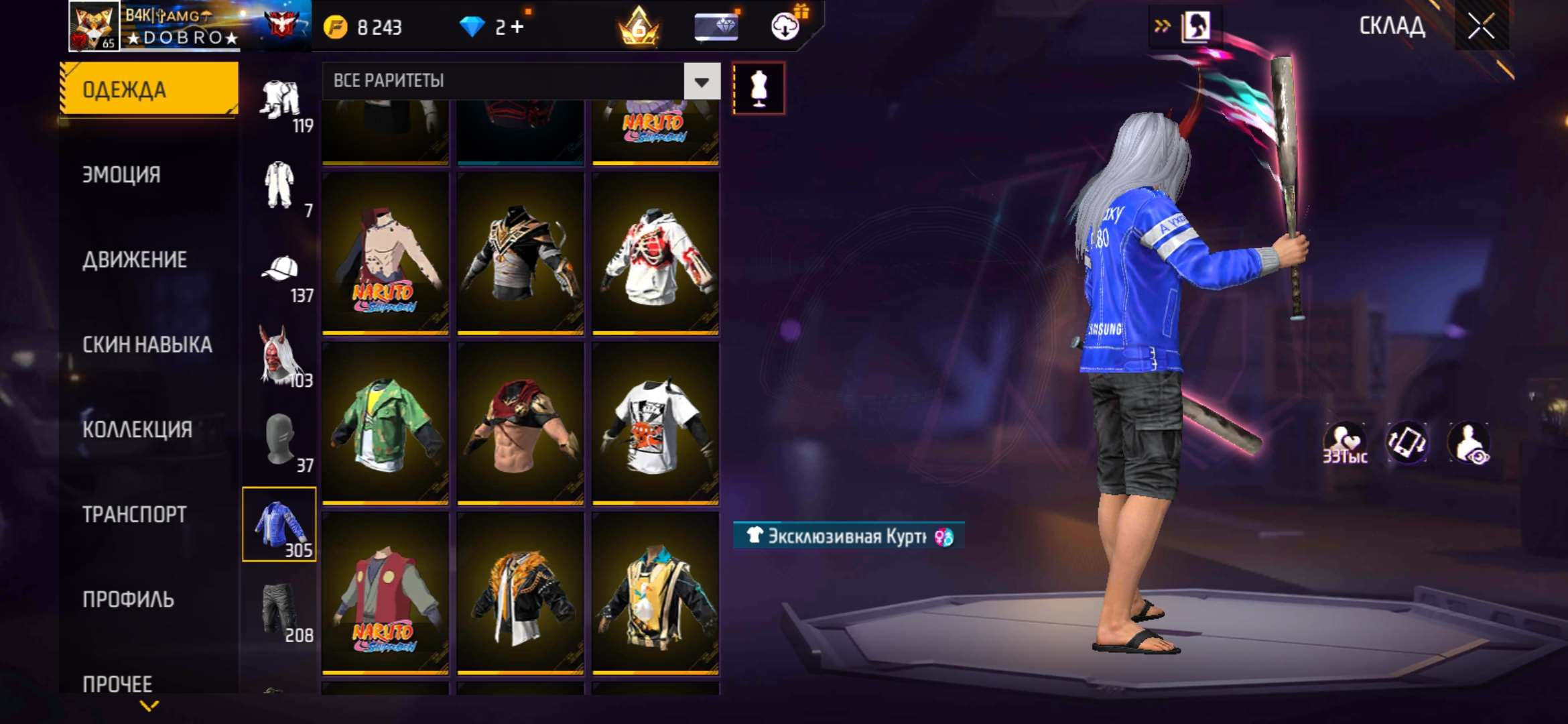Go to the КОЛЛЕКЦИЯ tab
This screenshot has height=724, width=1568.
[137, 430]
